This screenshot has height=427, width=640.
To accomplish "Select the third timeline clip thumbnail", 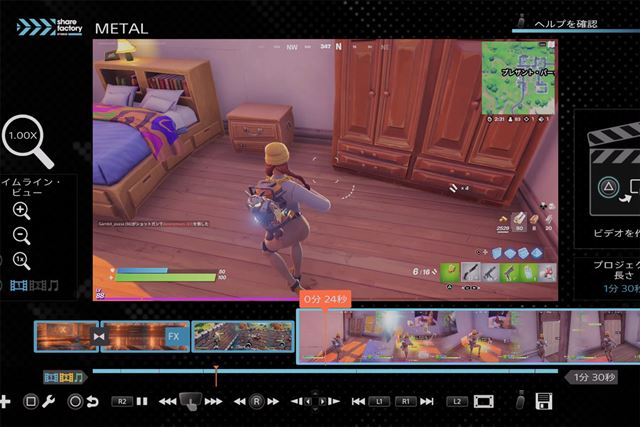I will point(227,337).
